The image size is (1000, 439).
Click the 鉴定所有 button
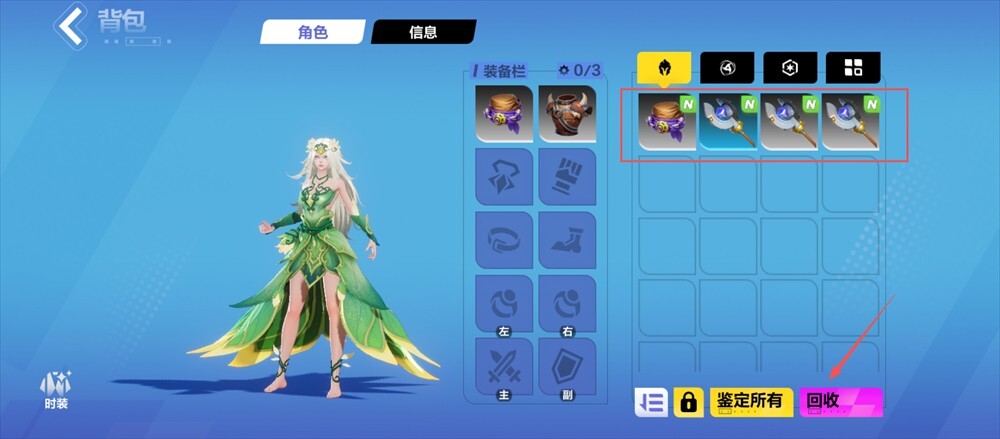pos(751,402)
